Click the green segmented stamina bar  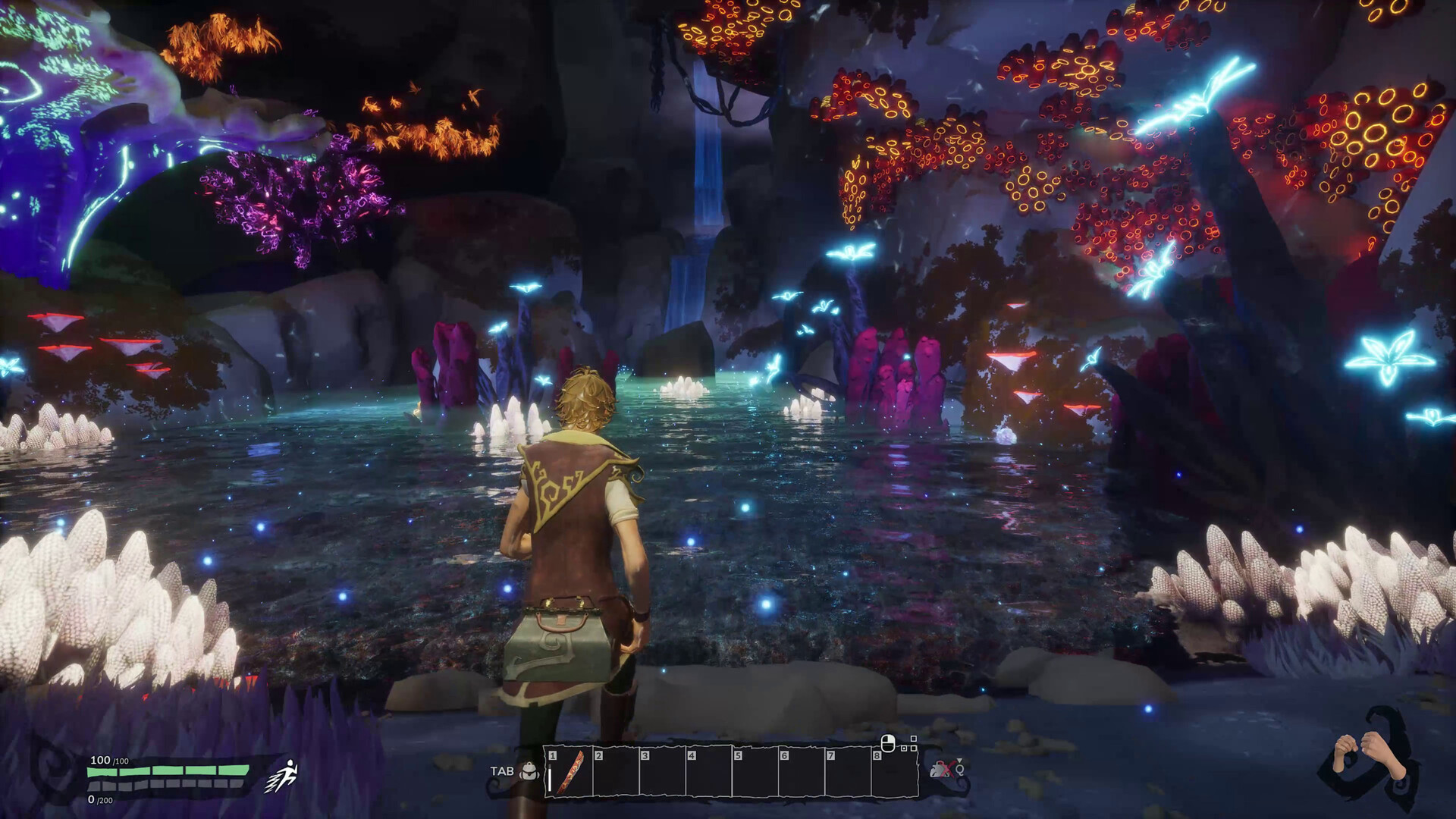pyautogui.click(x=166, y=771)
